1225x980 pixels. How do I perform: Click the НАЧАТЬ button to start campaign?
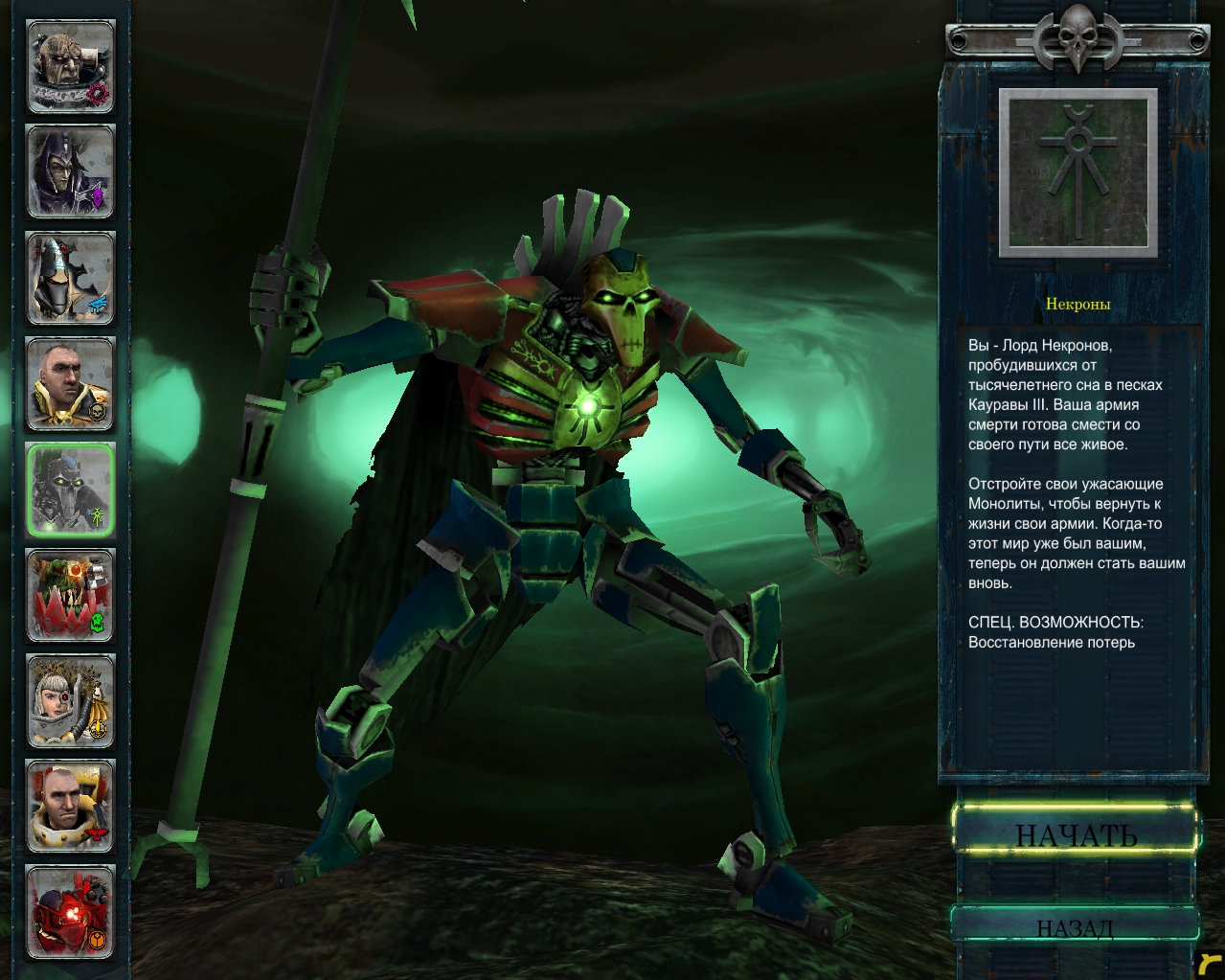coord(1076,830)
